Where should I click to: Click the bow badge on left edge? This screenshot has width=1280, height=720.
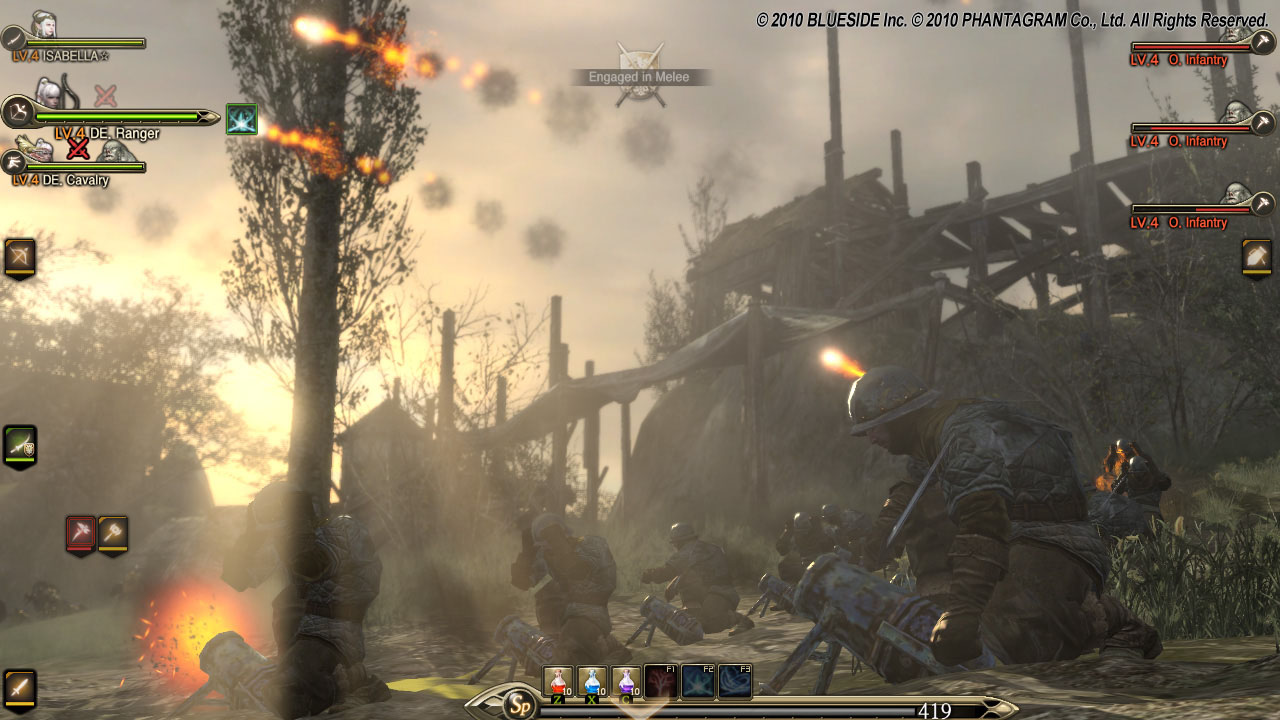[20, 256]
